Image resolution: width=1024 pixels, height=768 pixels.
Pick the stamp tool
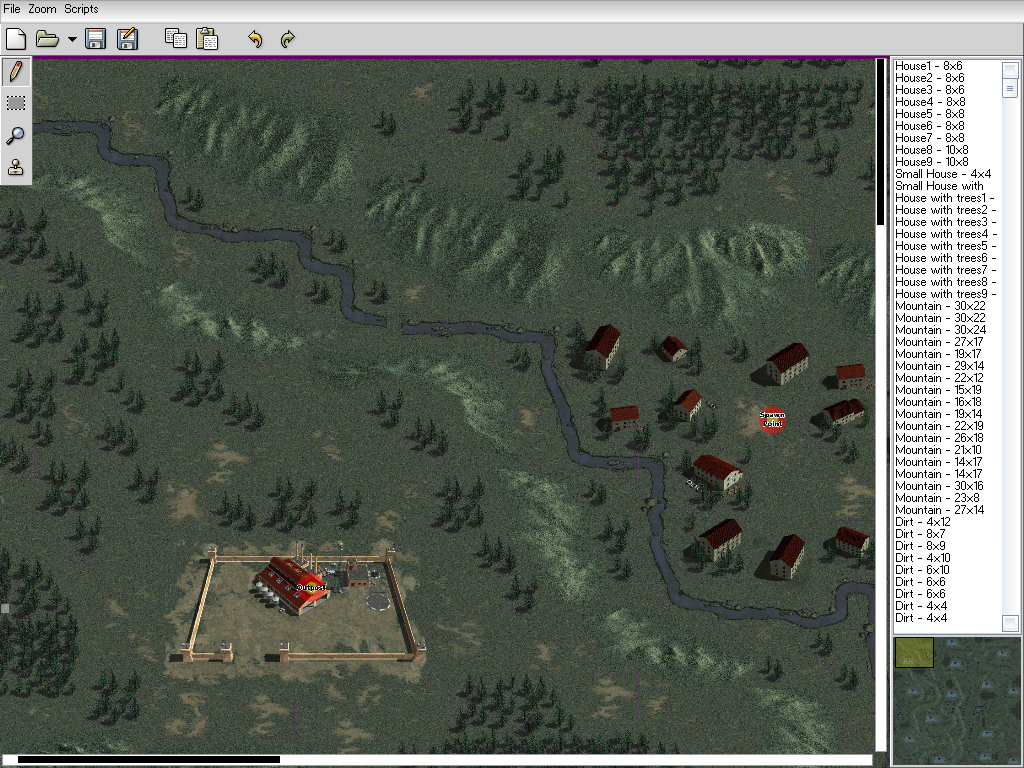[x=16, y=168]
